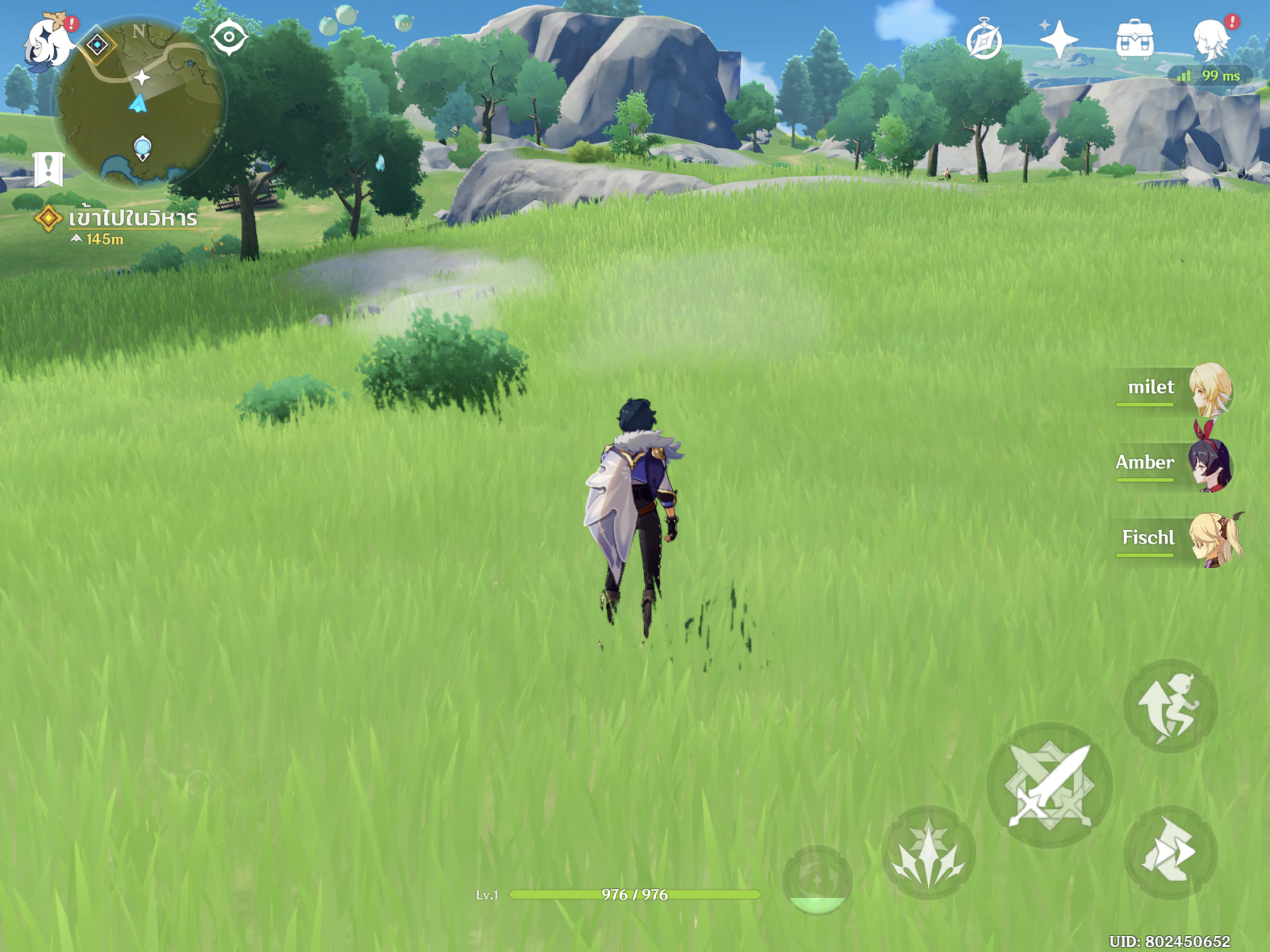Open the Wish star icon

point(1058,40)
